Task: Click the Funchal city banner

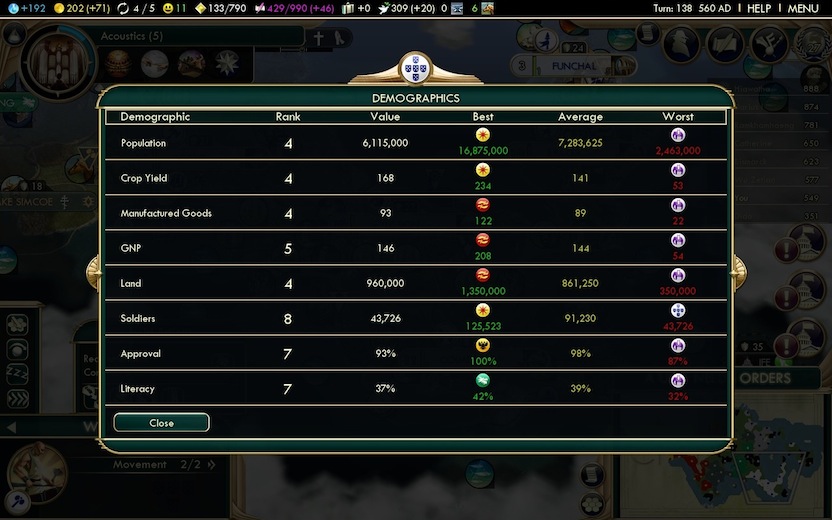Action: (x=573, y=66)
